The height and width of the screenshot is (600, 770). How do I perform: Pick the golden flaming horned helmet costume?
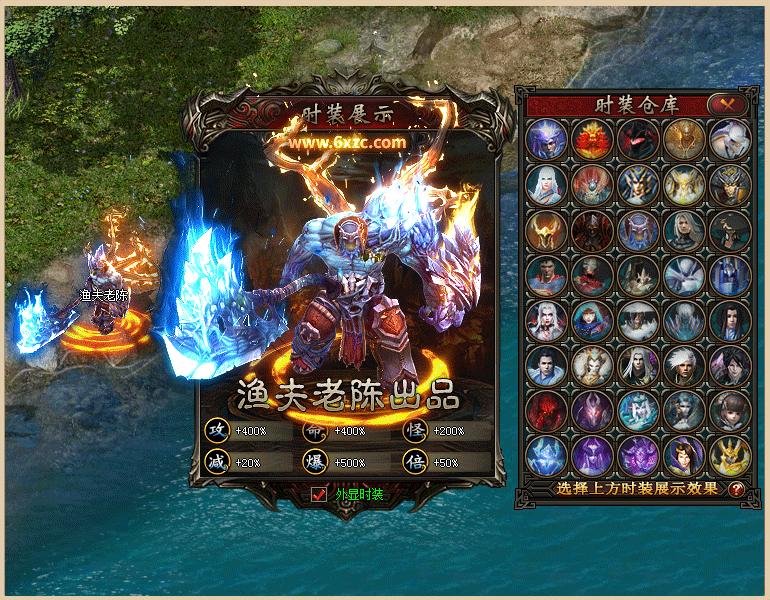(x=547, y=231)
